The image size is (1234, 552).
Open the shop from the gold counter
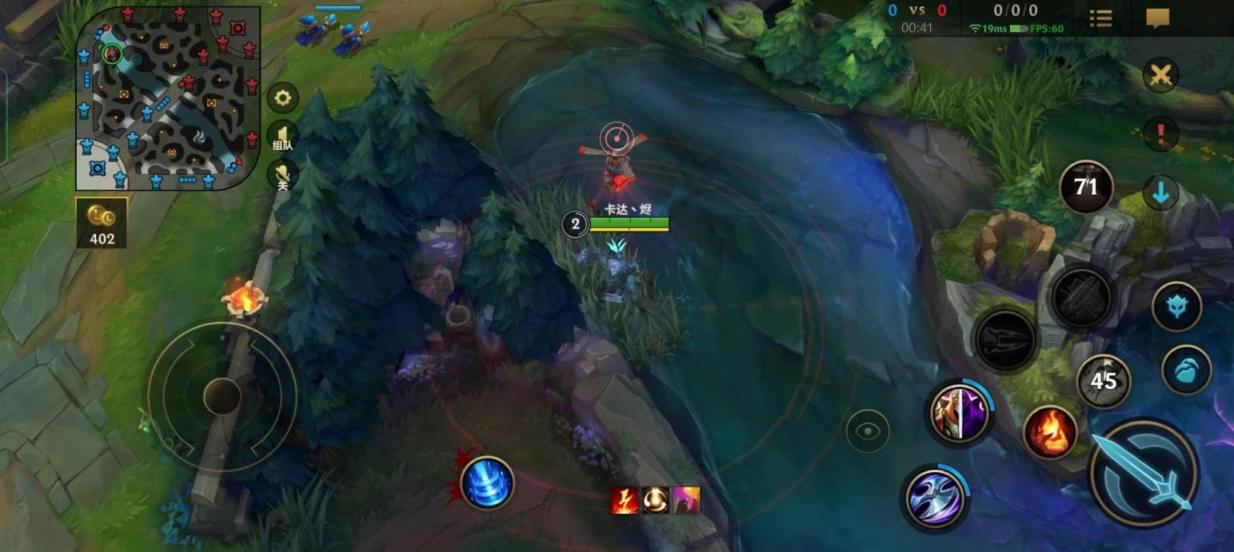[x=101, y=222]
